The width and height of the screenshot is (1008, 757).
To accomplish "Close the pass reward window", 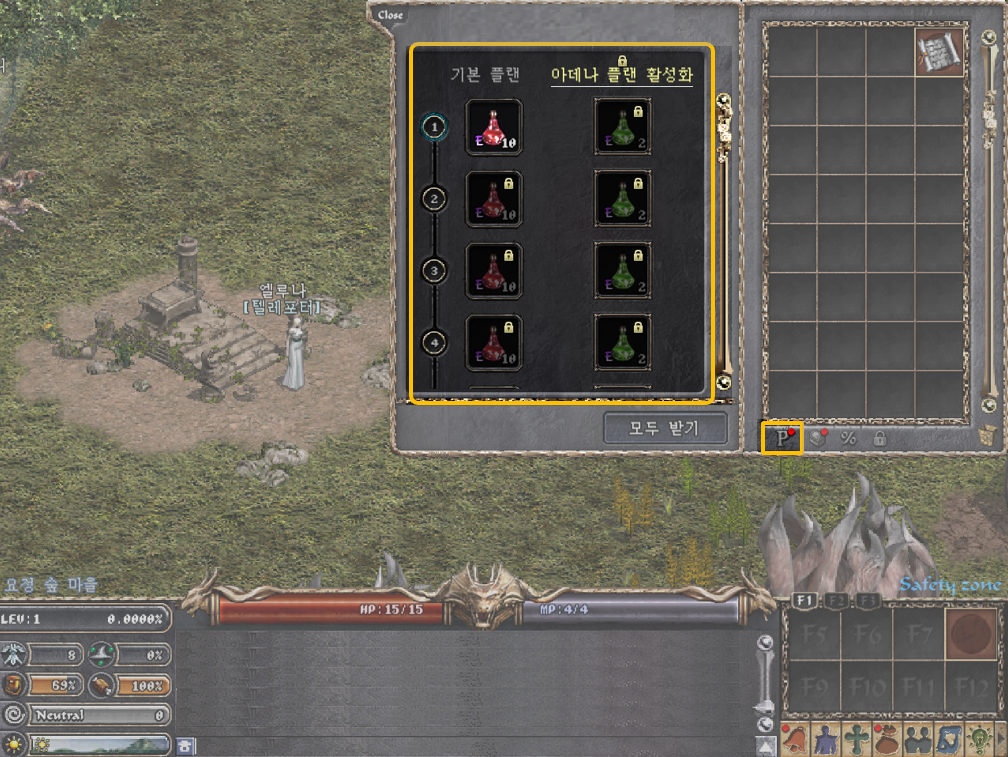I will click(x=391, y=15).
